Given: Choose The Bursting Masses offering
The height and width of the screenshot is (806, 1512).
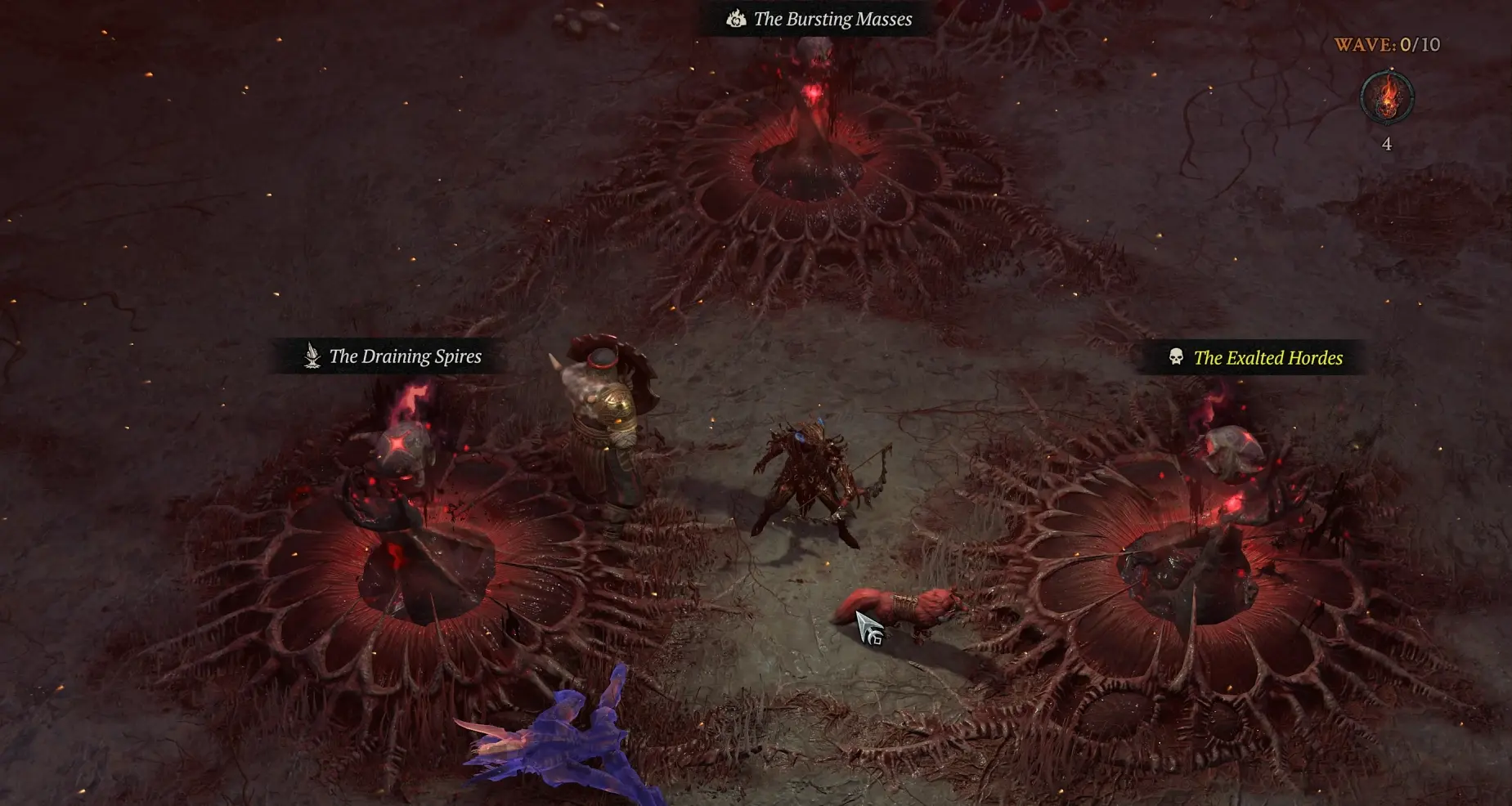Looking at the screenshot, I should click(x=820, y=19).
